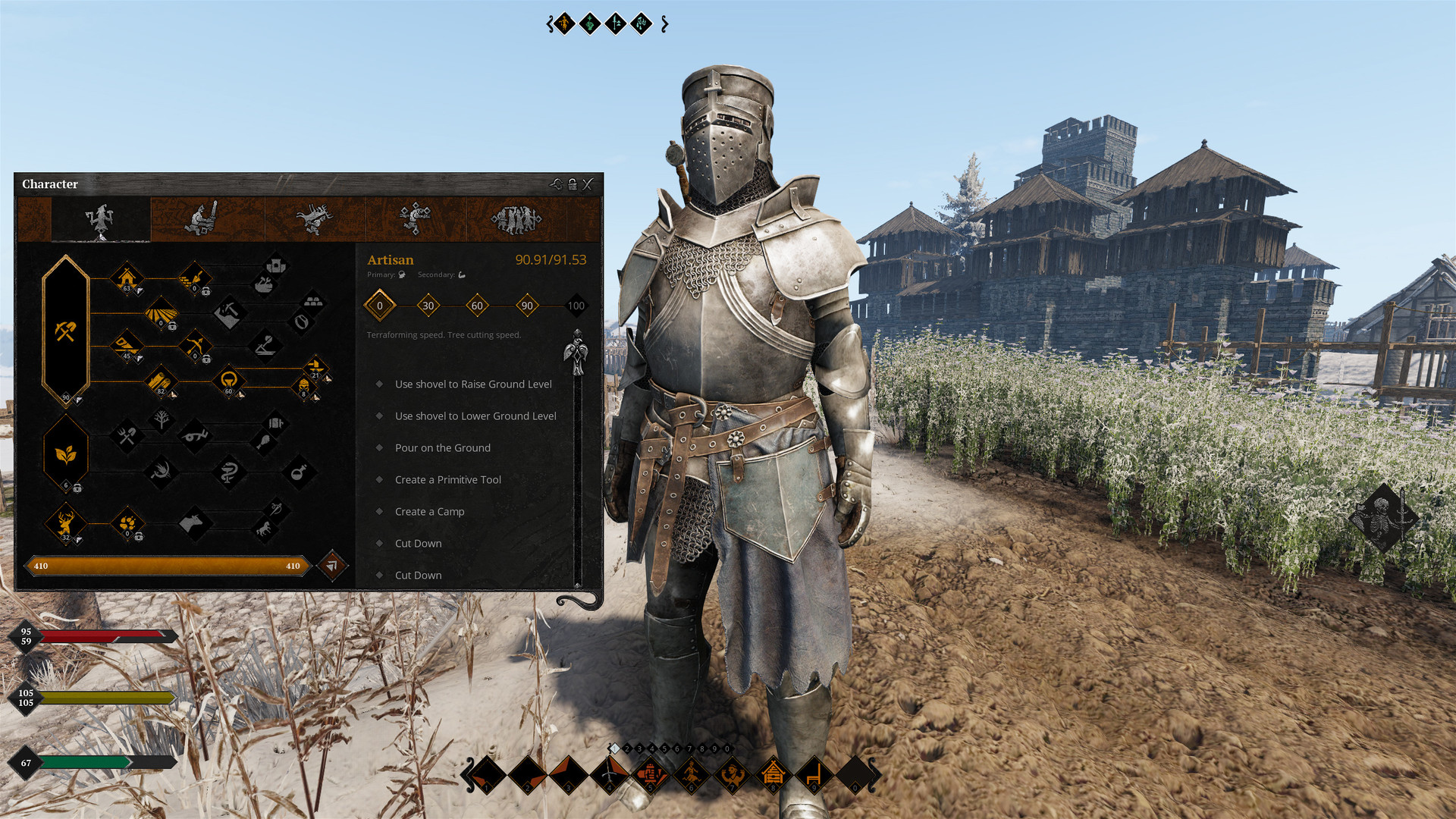
Task: Select the Artisan pickaxe-and-shovel skill
Action: click(66, 331)
